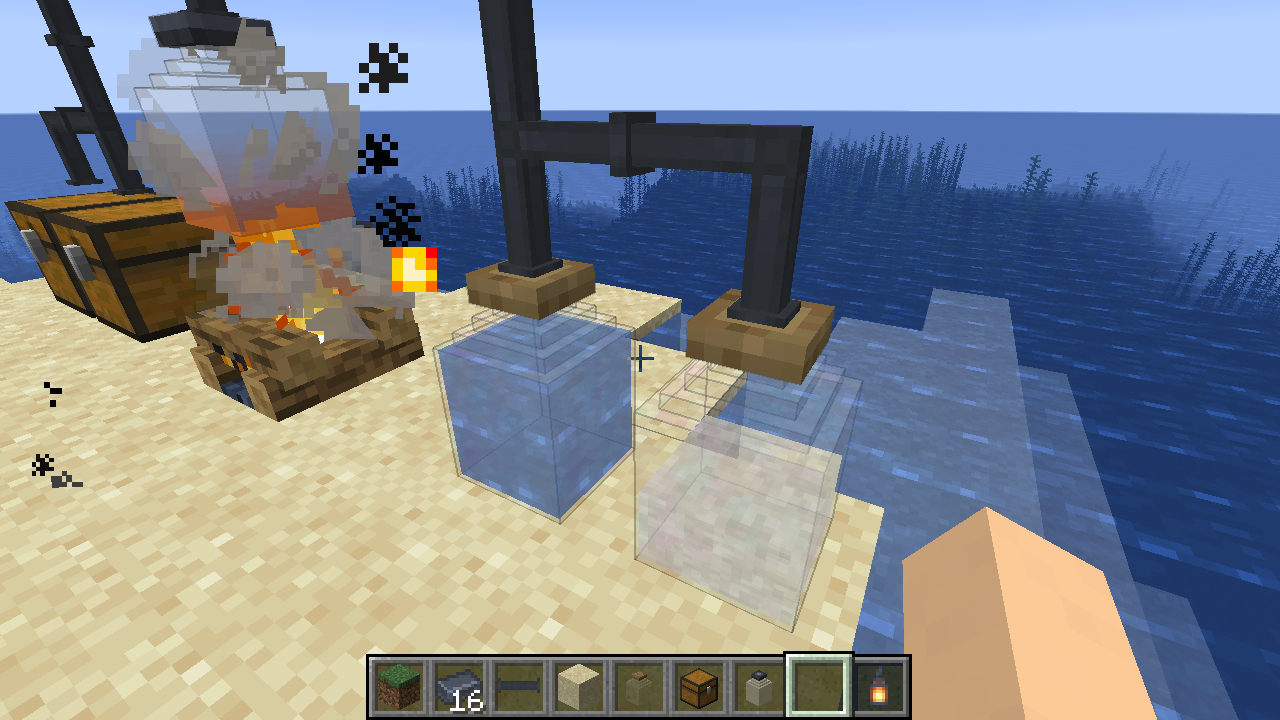Screen dimensions: 1280x720
Task: Choose the dark-capped jar slot
Action: tap(759, 687)
